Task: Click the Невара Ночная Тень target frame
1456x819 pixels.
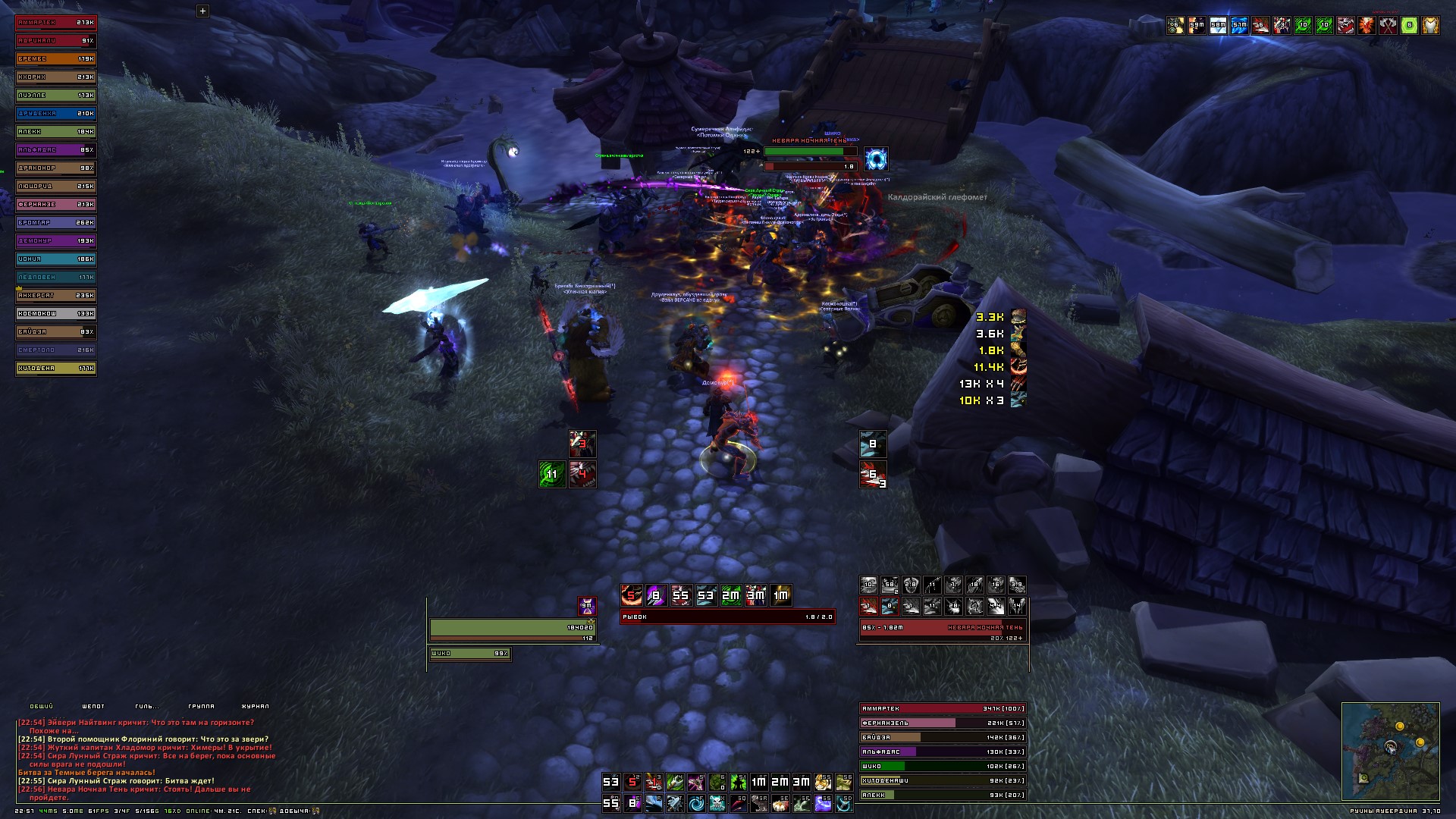Action: (943, 628)
